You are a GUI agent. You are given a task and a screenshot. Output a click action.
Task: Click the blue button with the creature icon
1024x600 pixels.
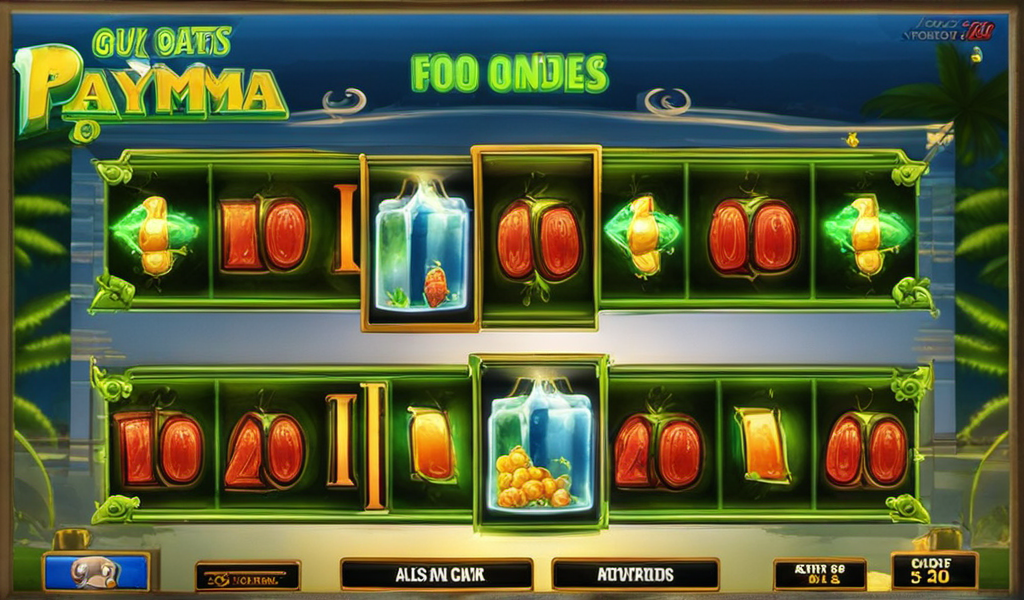tap(95, 572)
